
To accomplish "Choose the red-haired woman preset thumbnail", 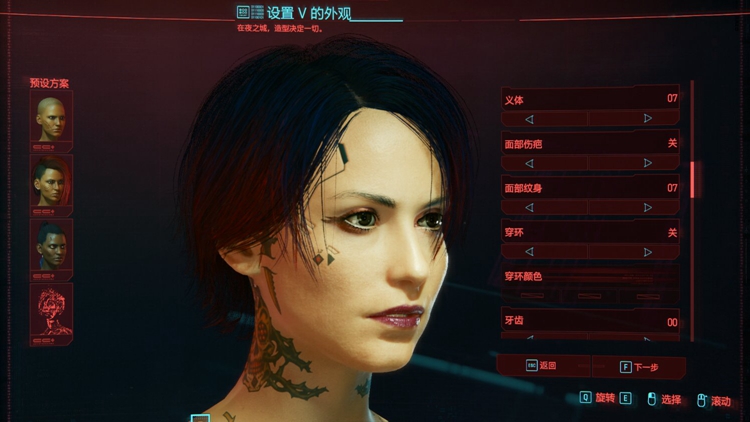I will (51, 181).
